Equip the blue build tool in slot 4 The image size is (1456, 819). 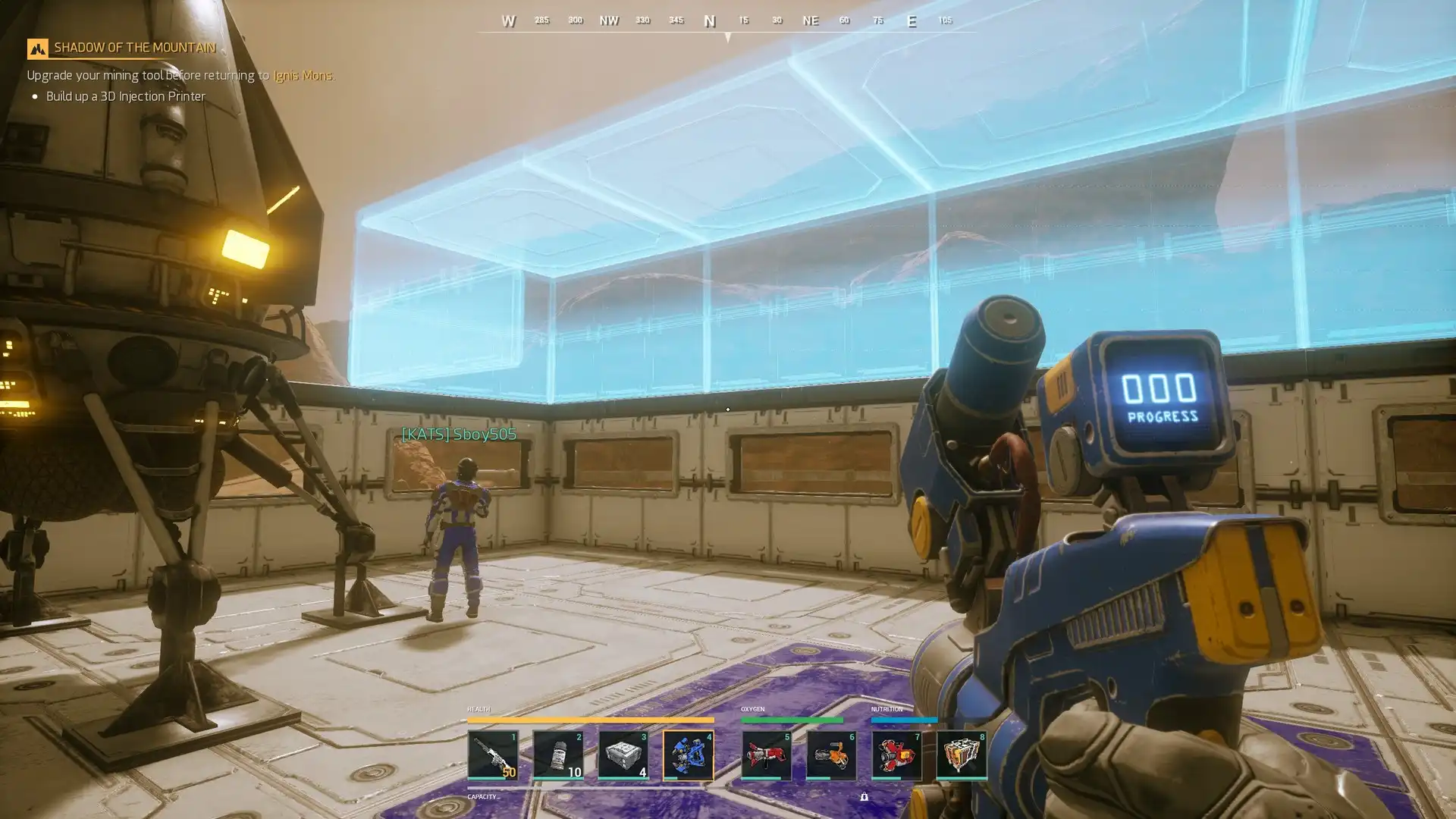click(x=689, y=755)
